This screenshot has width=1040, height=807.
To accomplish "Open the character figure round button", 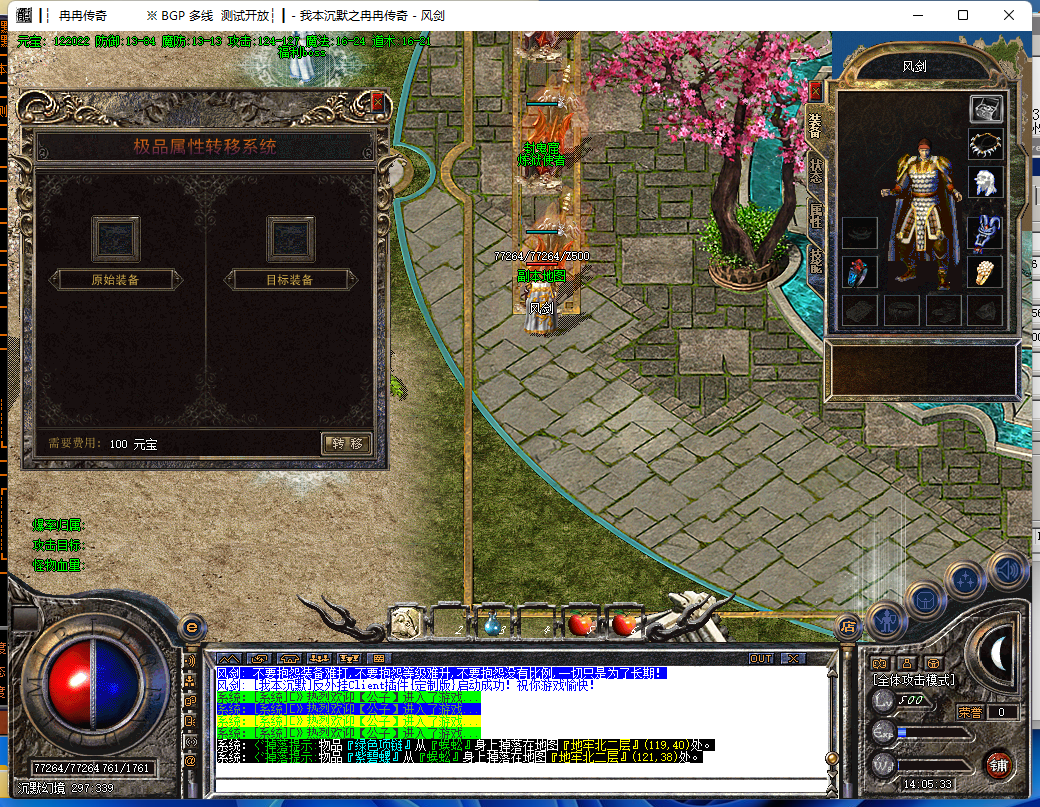I will [x=887, y=621].
